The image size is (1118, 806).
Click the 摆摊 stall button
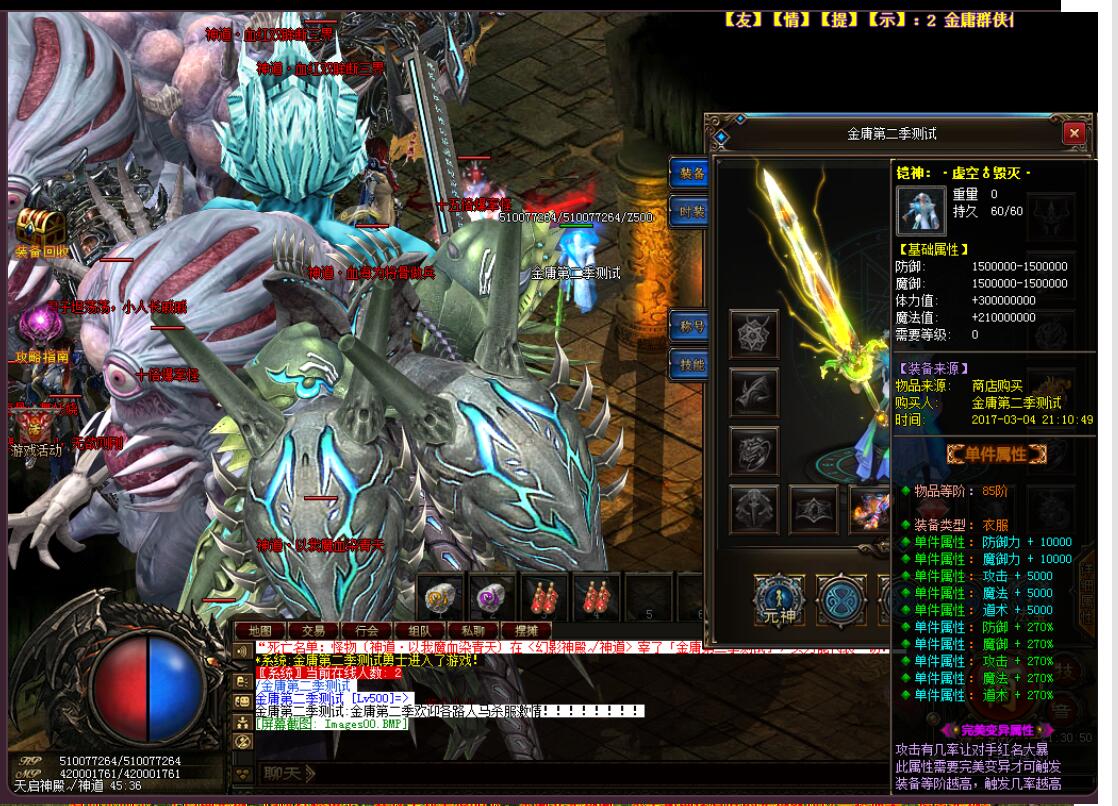click(x=525, y=631)
